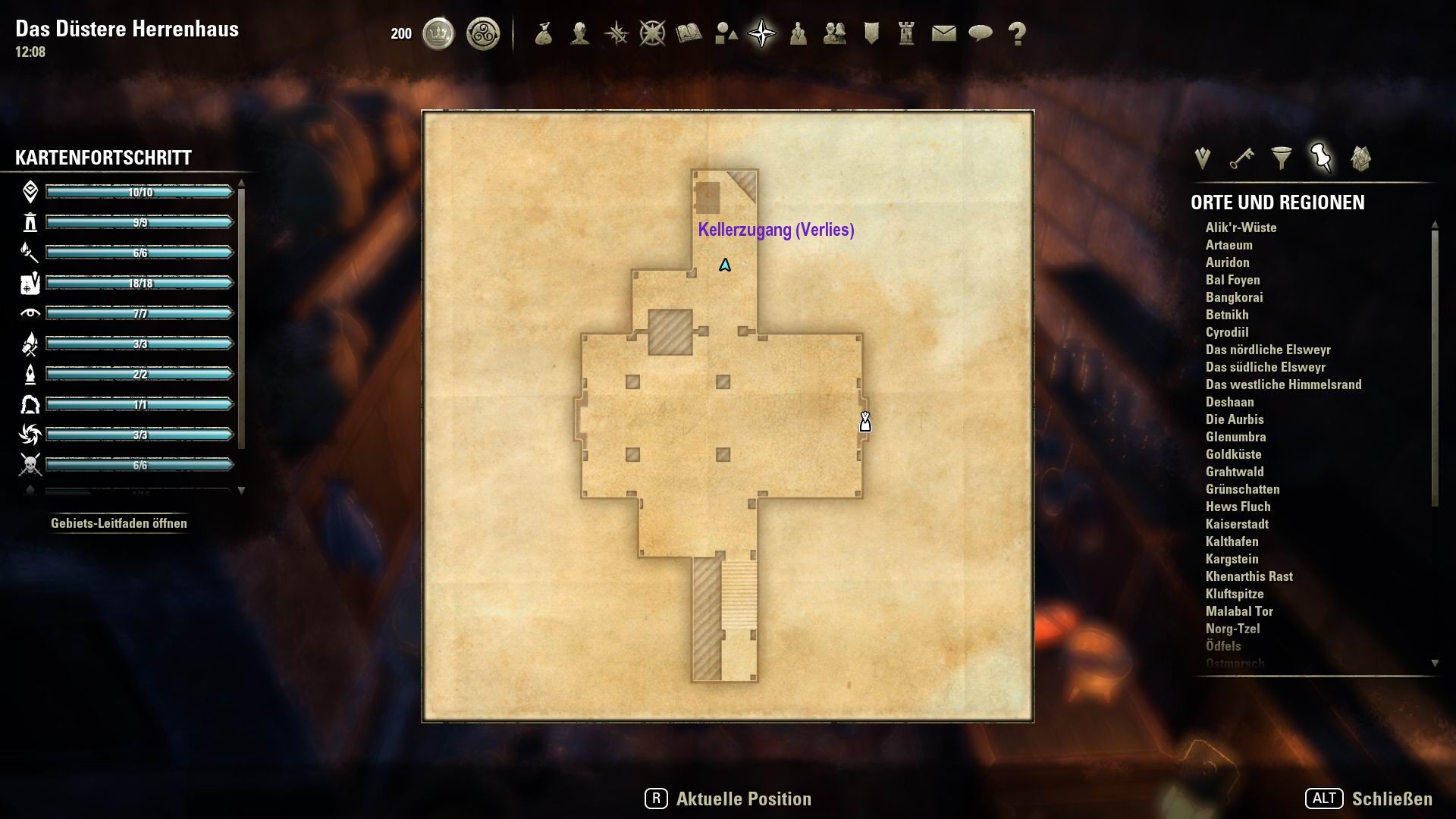Toggle the houses icon beside the pin
The height and width of the screenshot is (819, 1456).
coord(1360,157)
